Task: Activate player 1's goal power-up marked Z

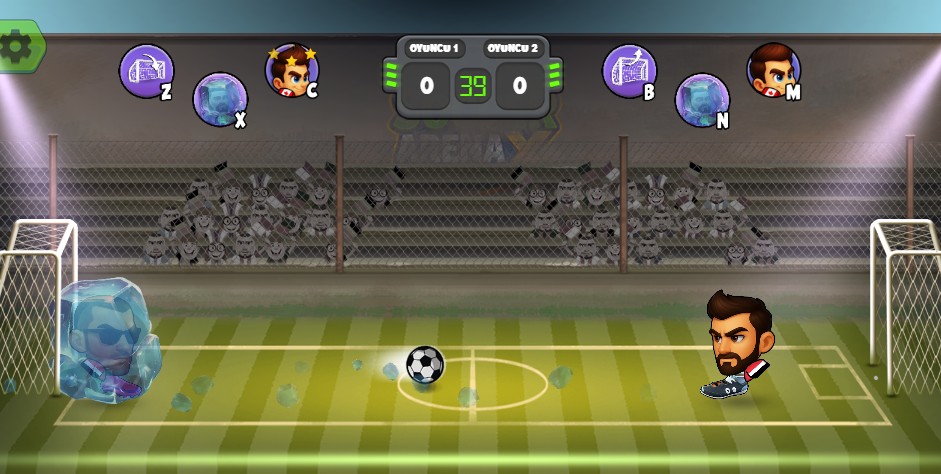Action: (x=146, y=71)
